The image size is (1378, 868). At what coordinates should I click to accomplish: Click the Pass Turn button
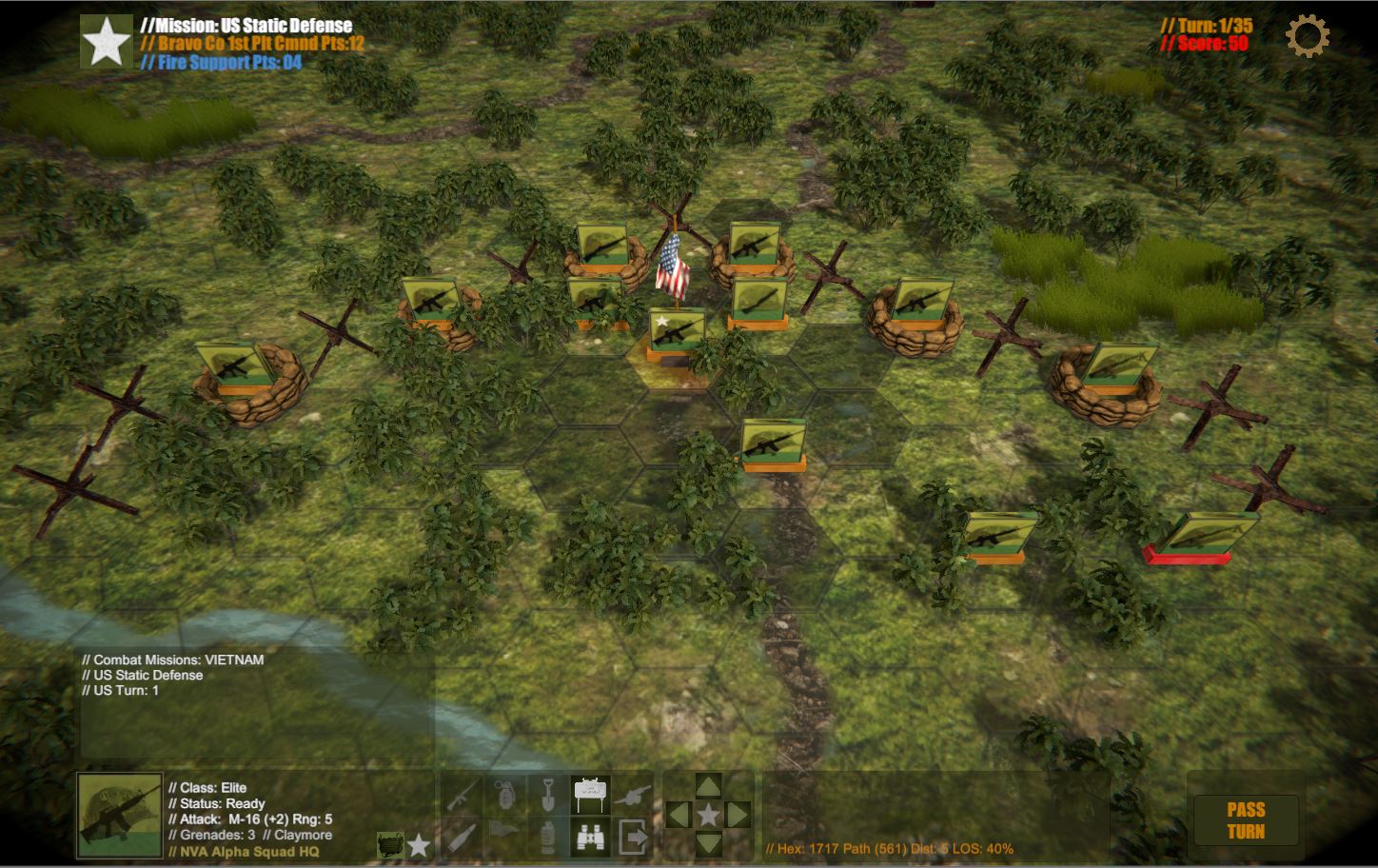1245,819
